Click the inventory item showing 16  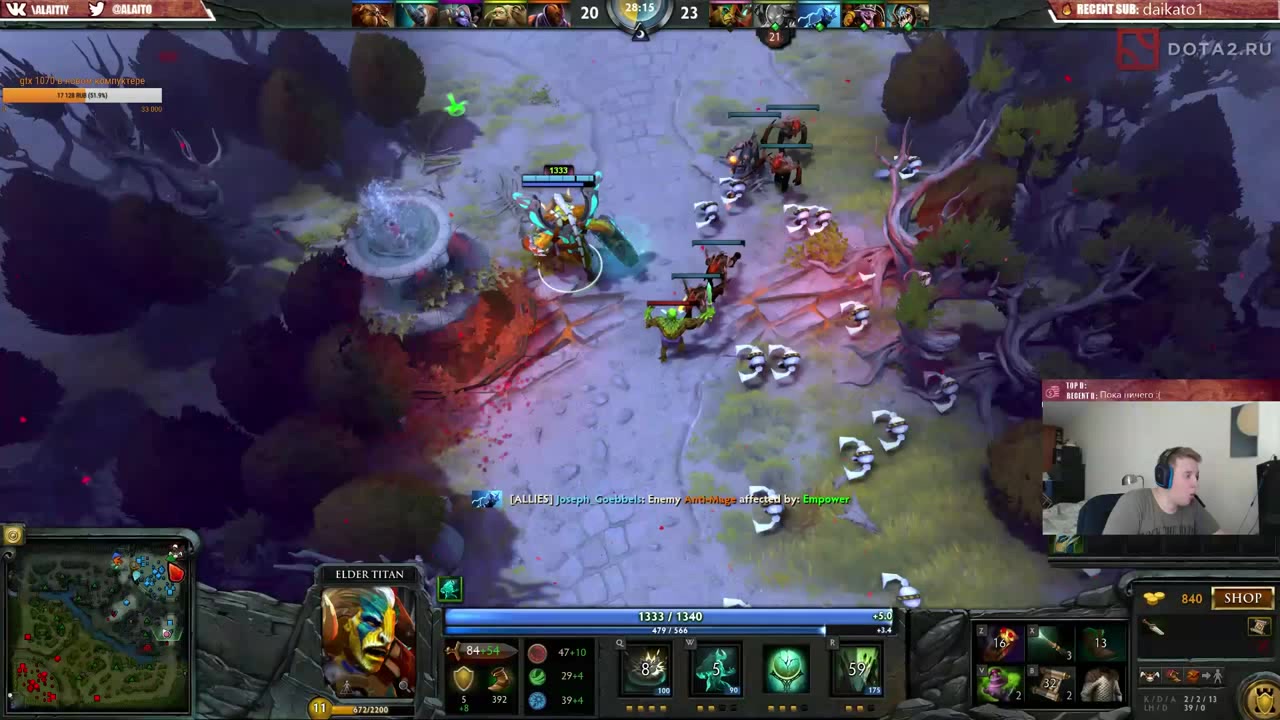(x=999, y=643)
